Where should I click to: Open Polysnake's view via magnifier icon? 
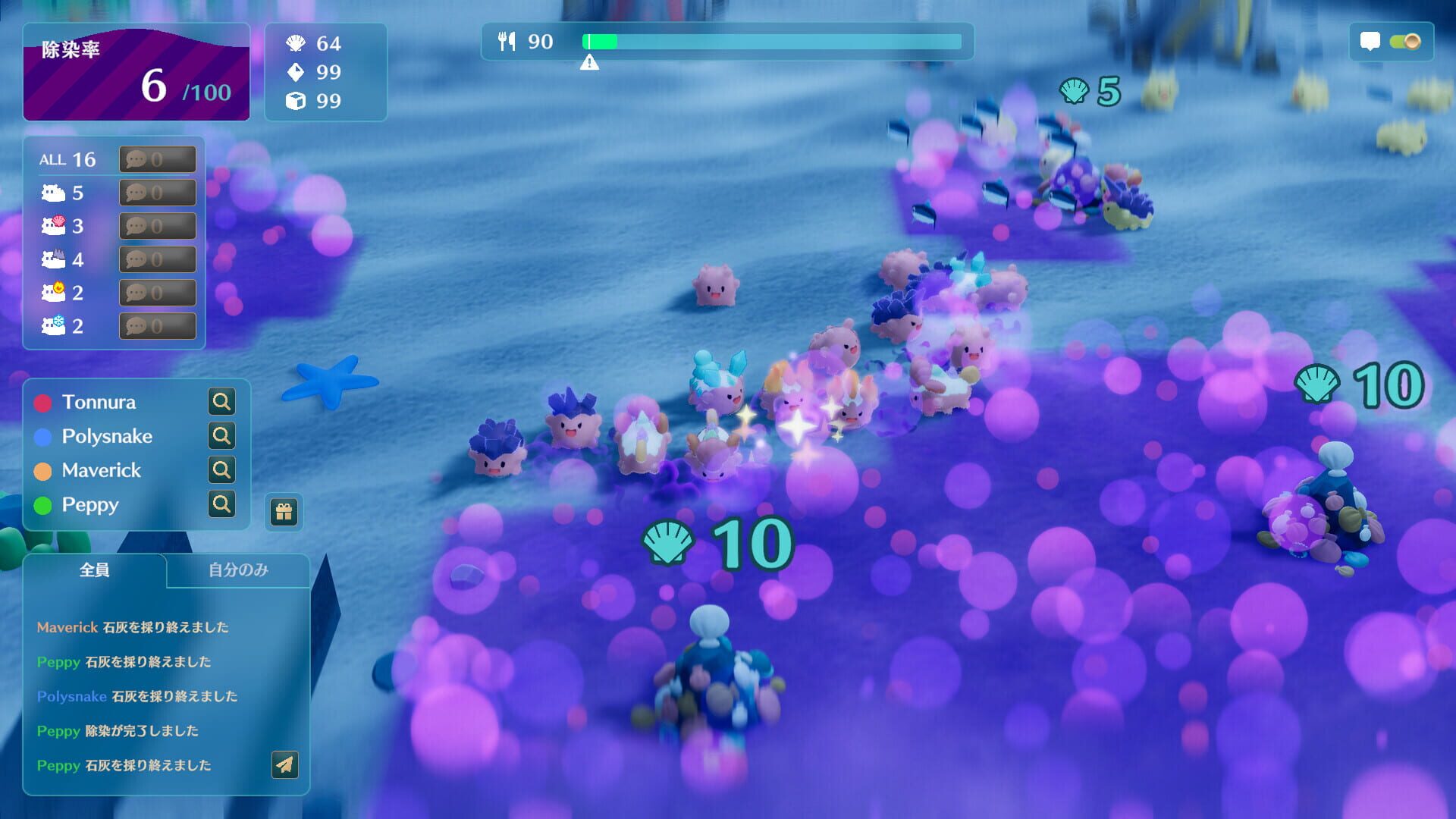[x=221, y=435]
